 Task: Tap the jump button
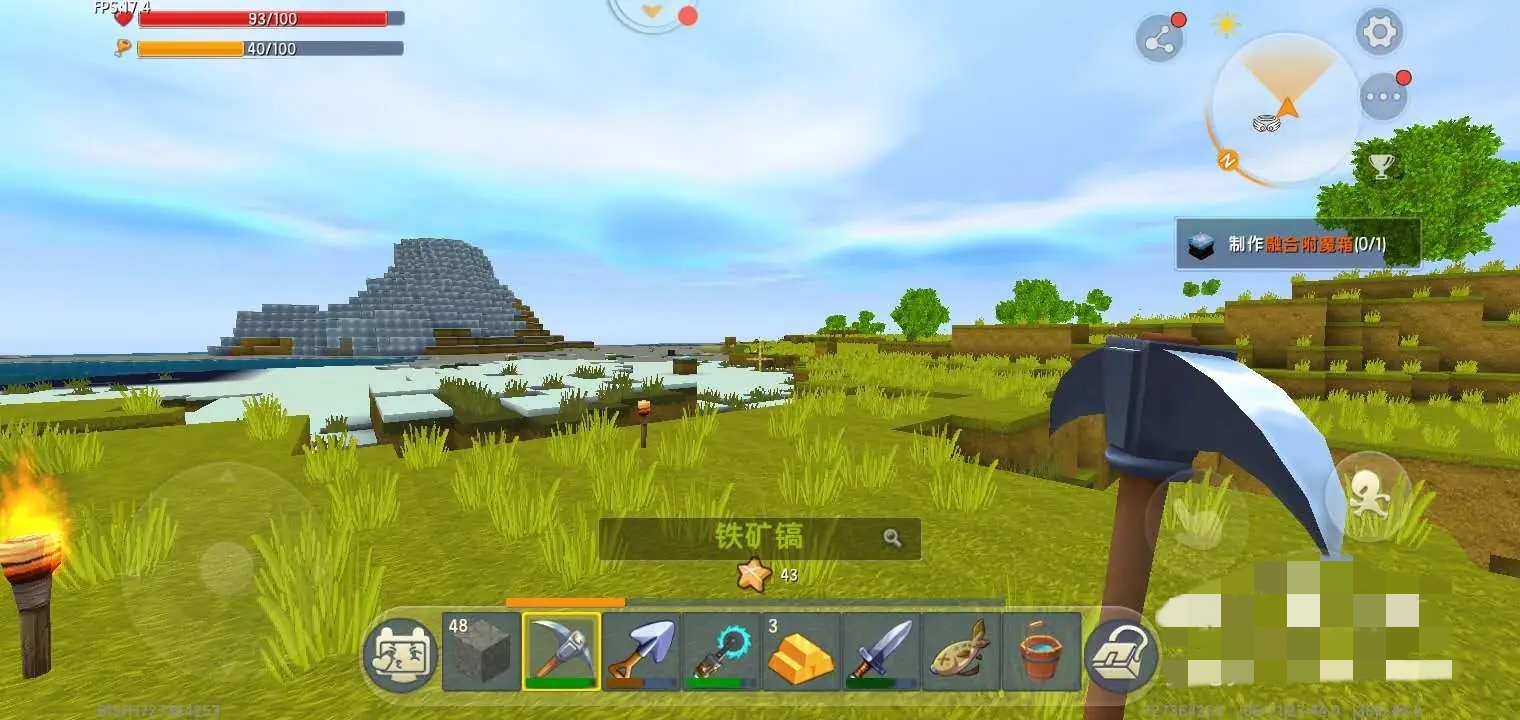pos(1367,497)
